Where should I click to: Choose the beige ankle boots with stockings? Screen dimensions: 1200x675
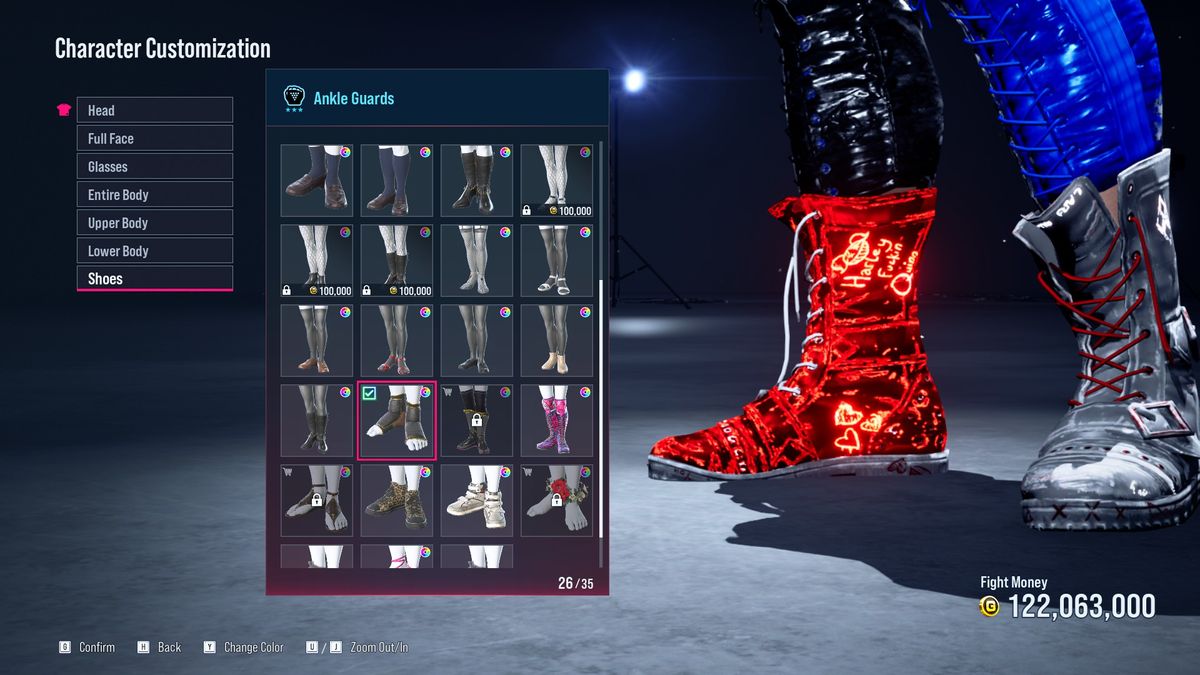coord(557,341)
